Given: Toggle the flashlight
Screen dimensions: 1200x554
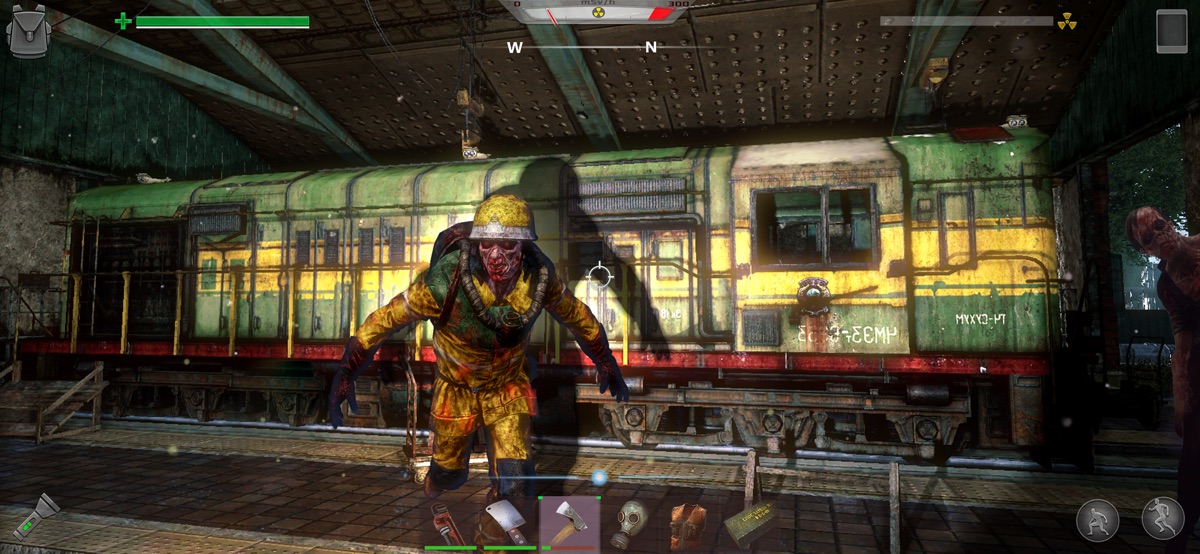Looking at the screenshot, I should coord(37,517).
